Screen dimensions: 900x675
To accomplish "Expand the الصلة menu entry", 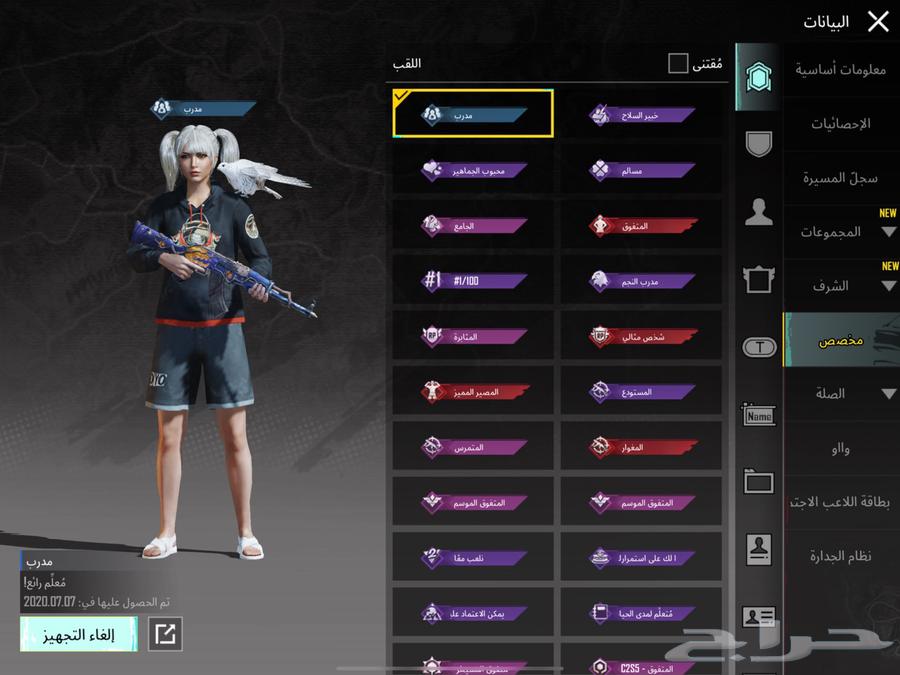I will tap(840, 394).
